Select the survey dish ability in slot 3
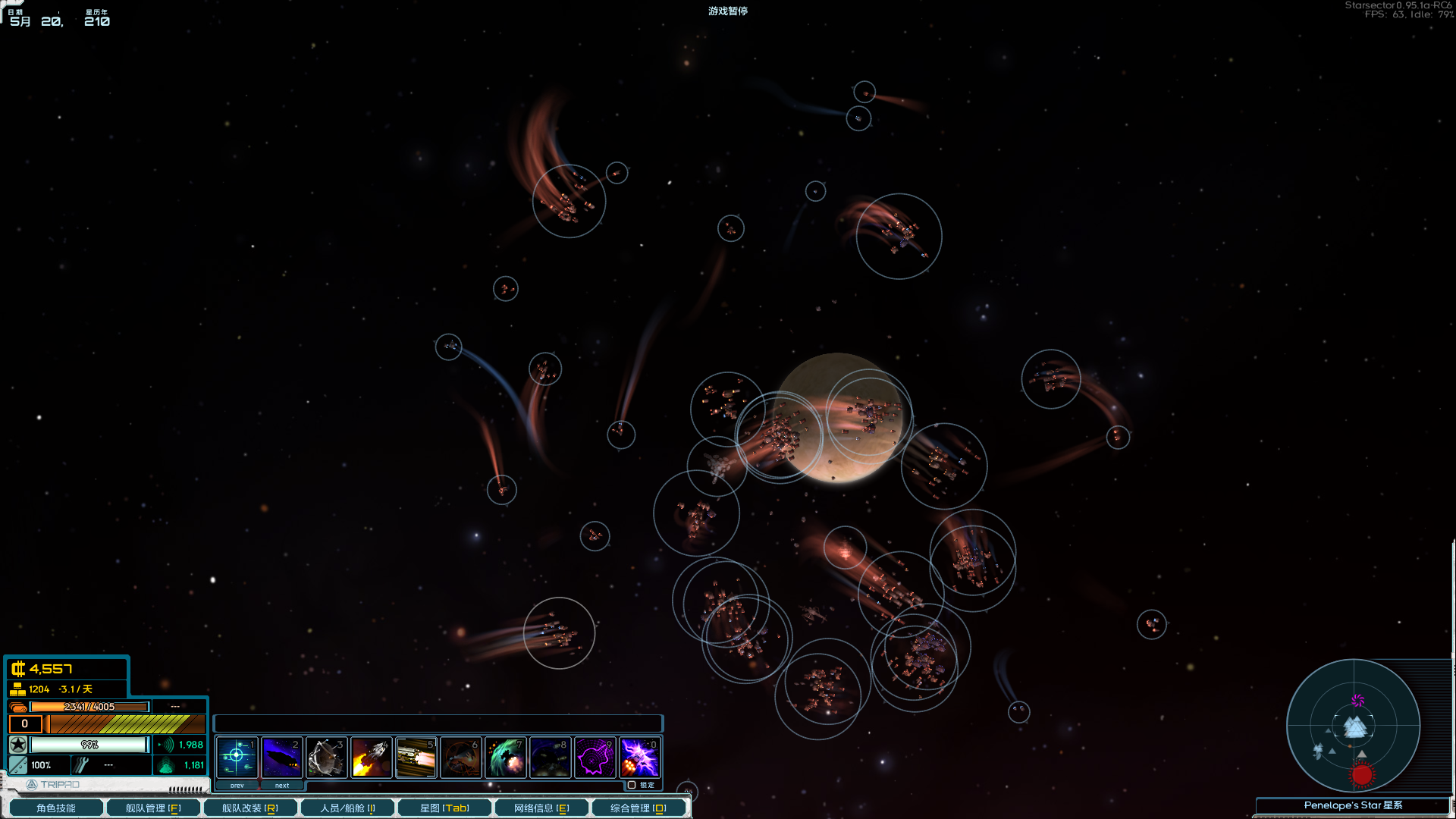Viewport: 1456px width, 819px height. click(327, 757)
